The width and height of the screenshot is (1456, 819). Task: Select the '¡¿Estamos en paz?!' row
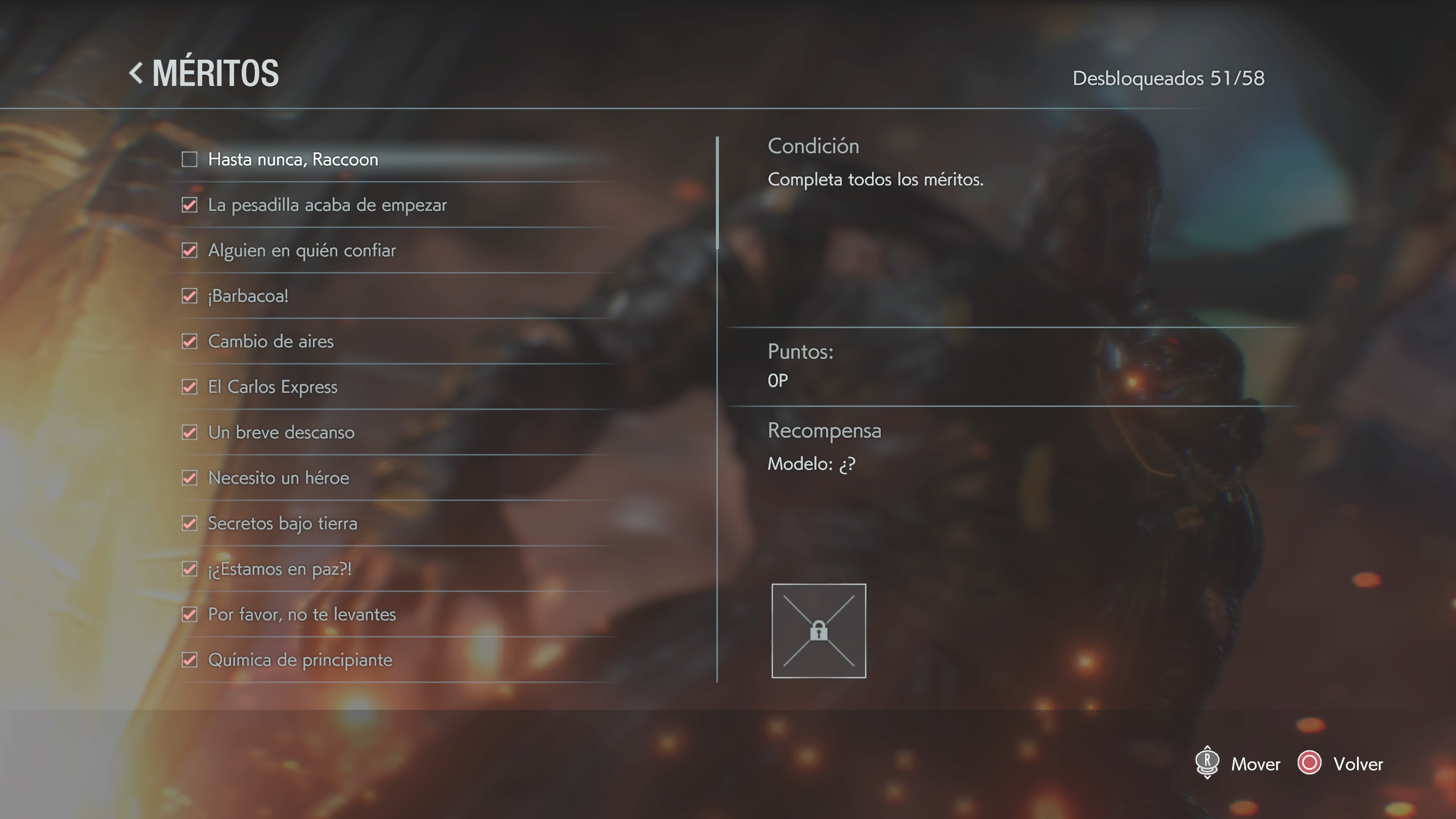coord(280,569)
